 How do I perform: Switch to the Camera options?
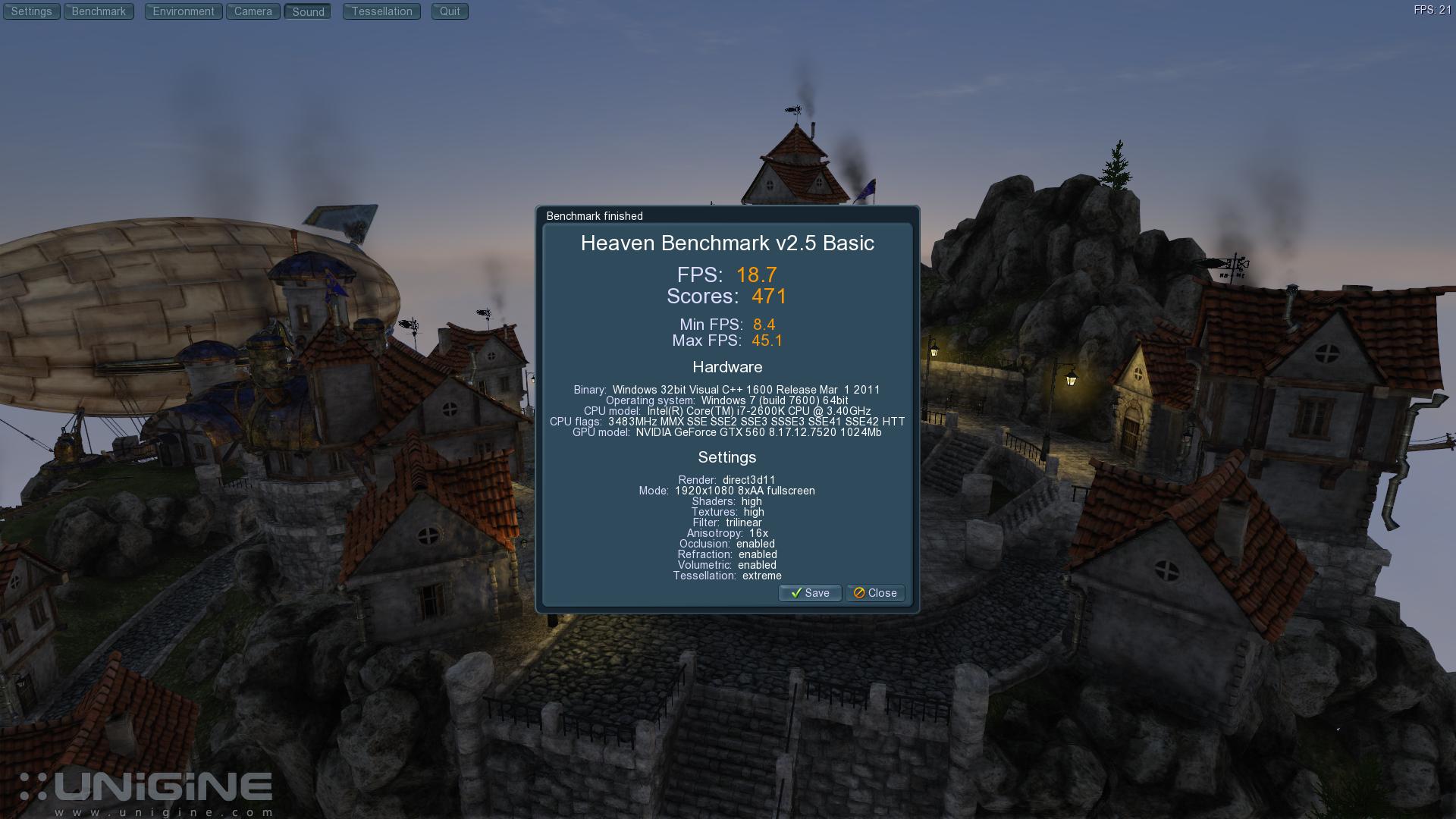point(253,11)
